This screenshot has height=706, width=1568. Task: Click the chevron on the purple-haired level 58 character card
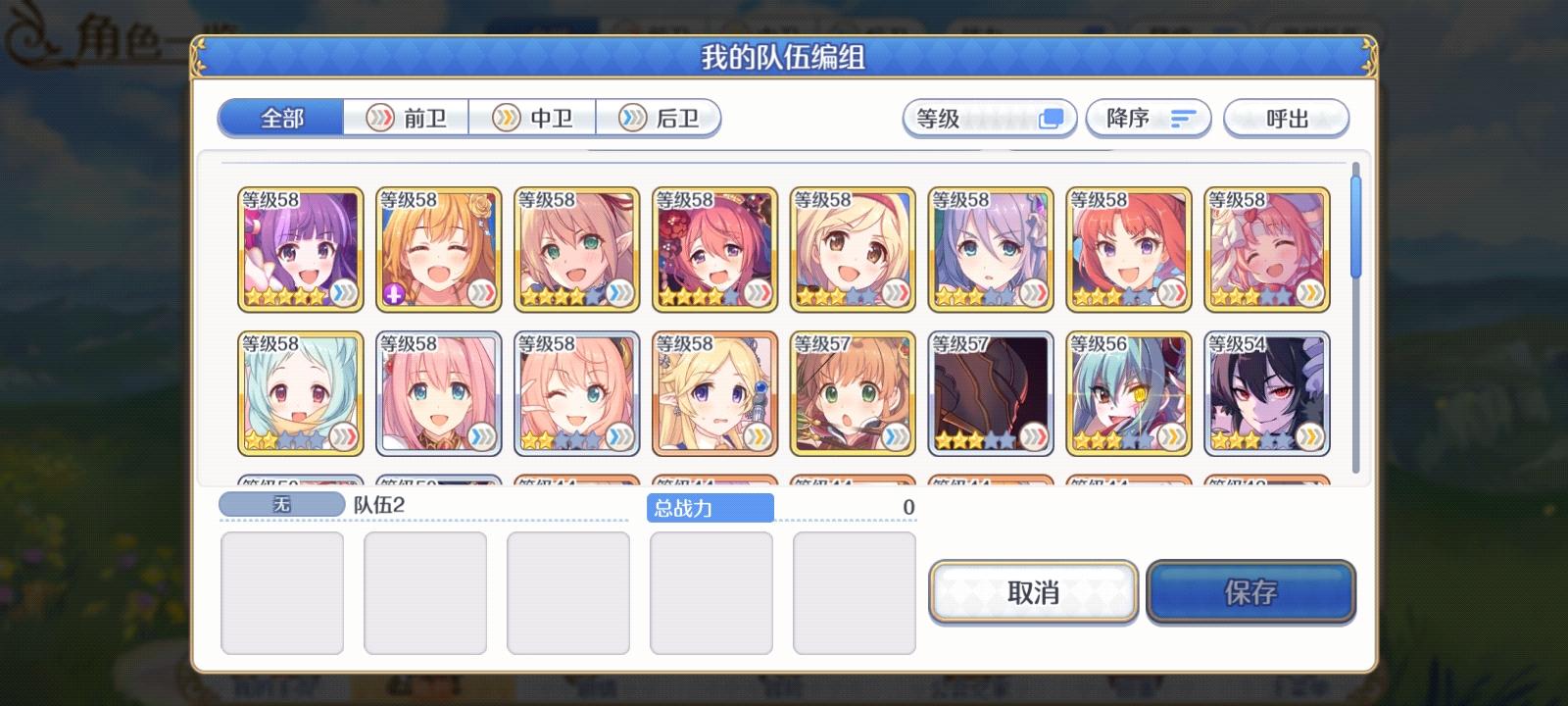pyautogui.click(x=345, y=291)
